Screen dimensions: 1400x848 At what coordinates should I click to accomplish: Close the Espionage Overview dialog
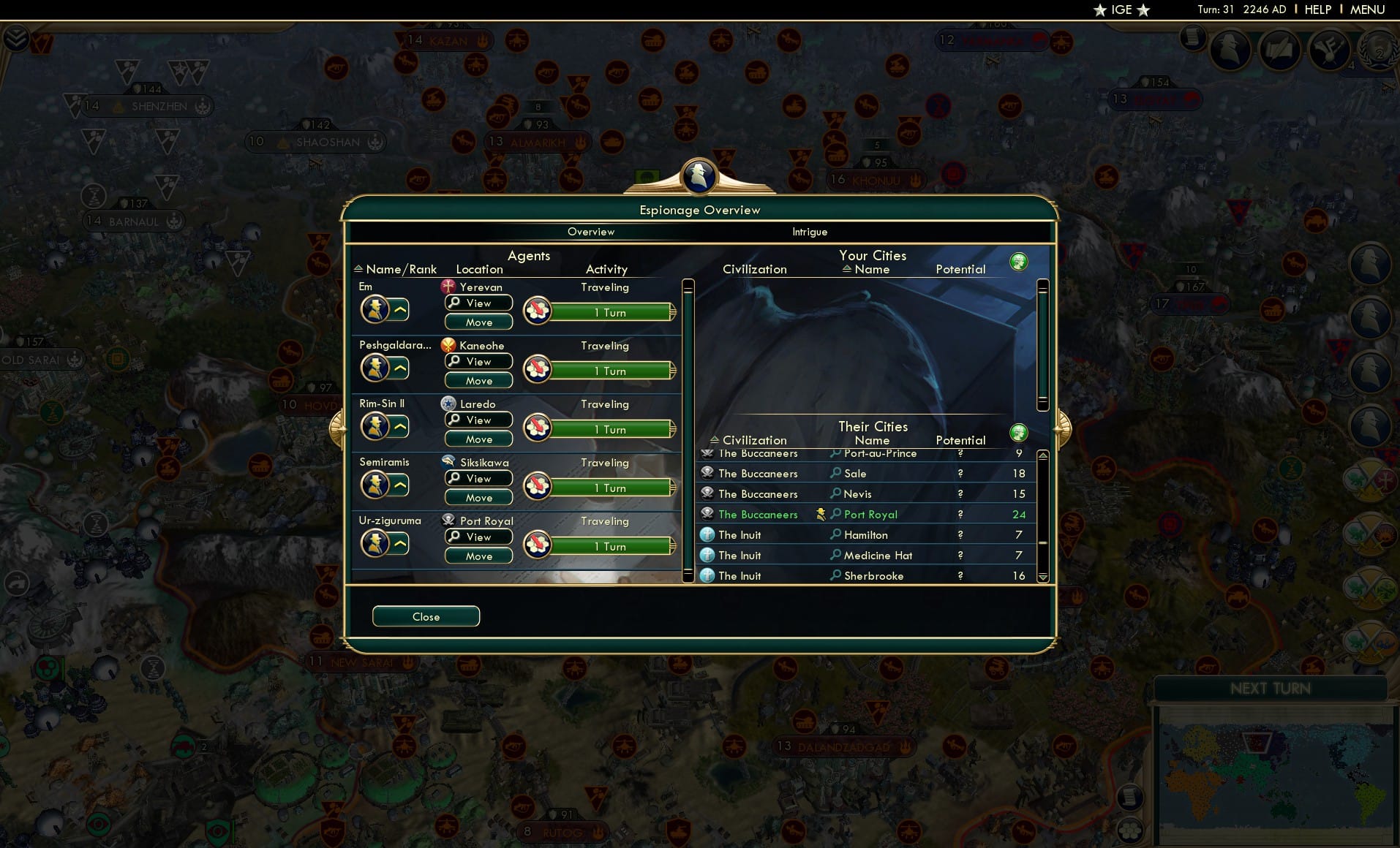coord(426,616)
